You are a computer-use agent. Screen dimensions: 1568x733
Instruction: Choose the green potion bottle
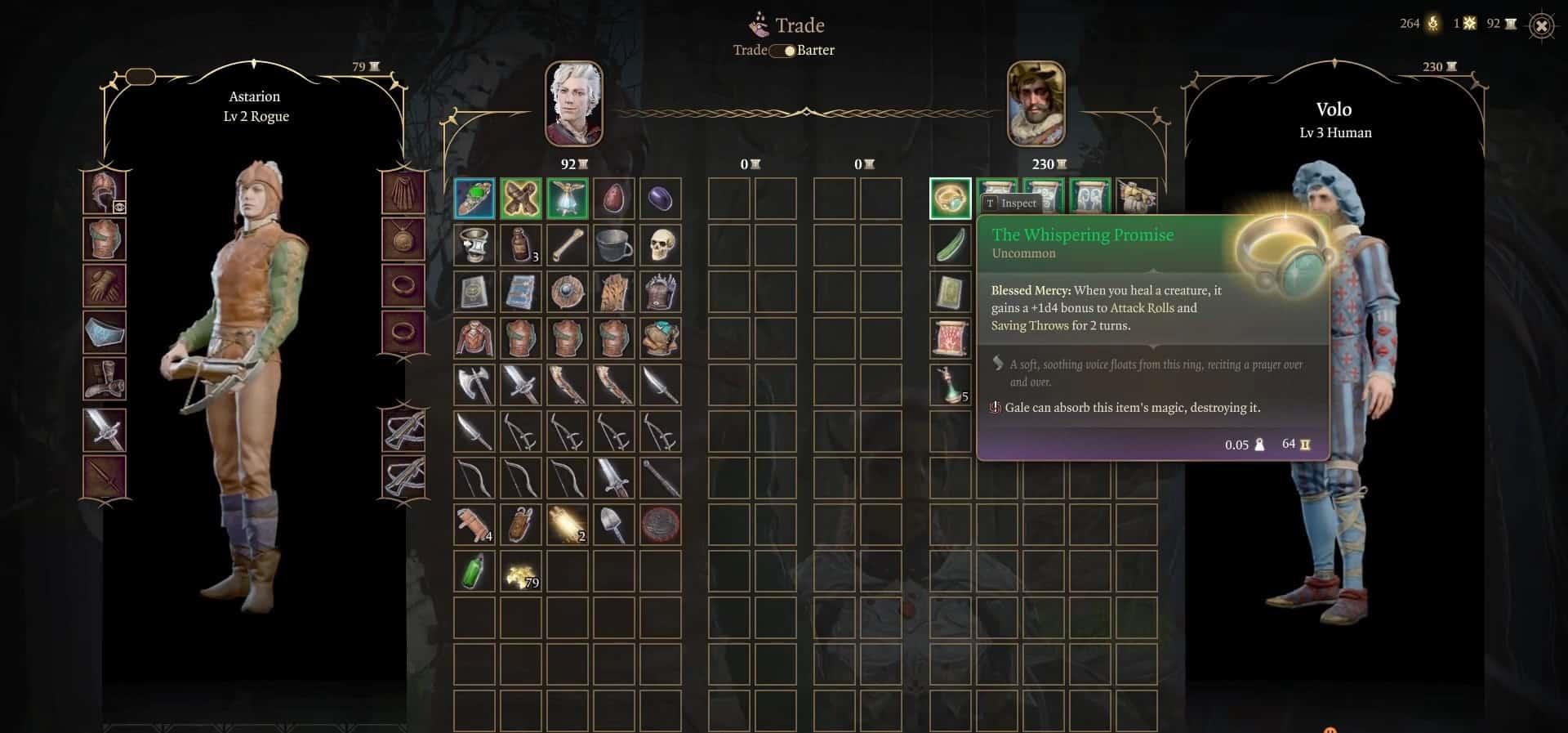474,572
